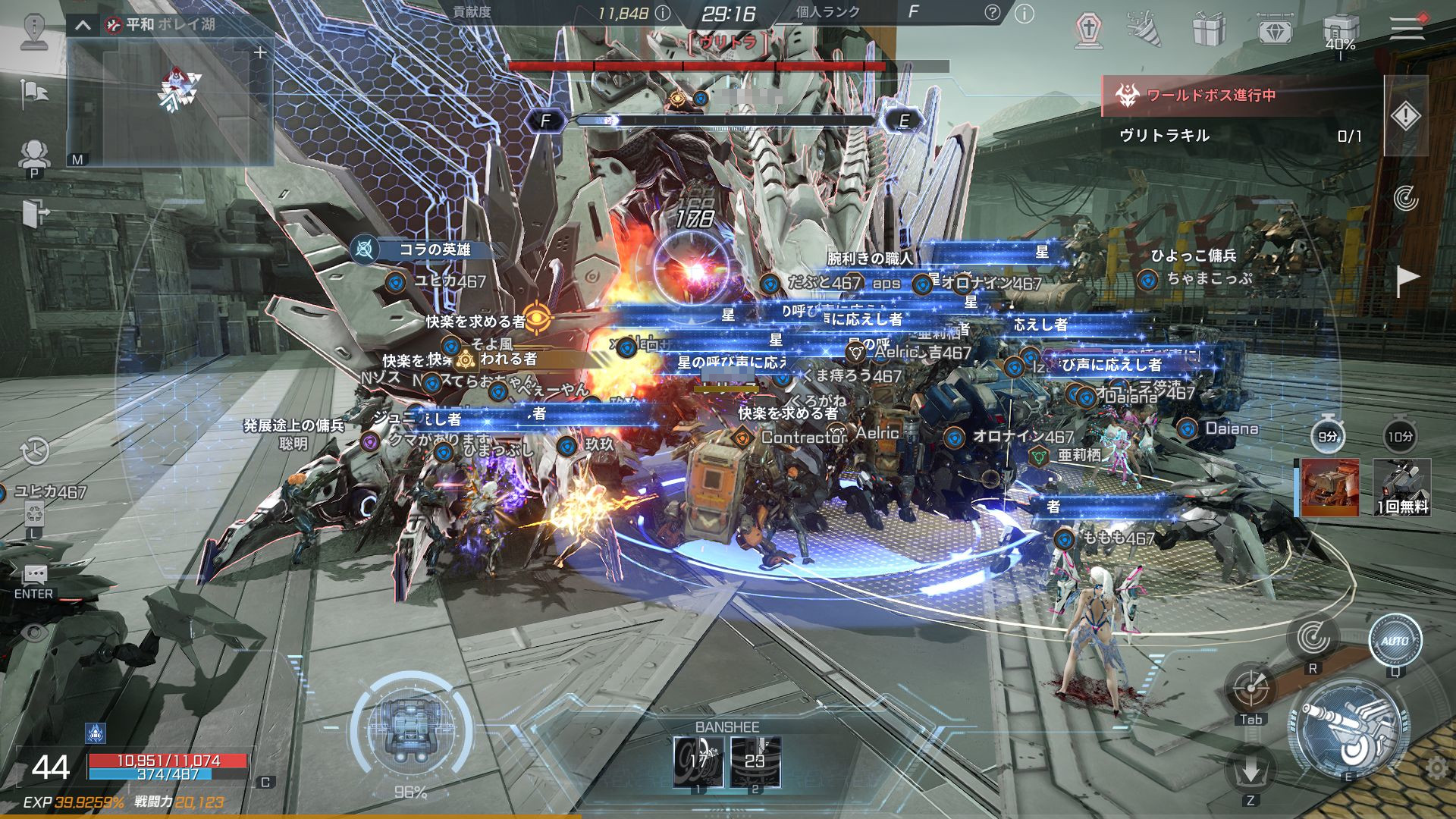This screenshot has height=819, width=1456.
Task: Open the diamond shop icon
Action: pyautogui.click(x=1274, y=30)
